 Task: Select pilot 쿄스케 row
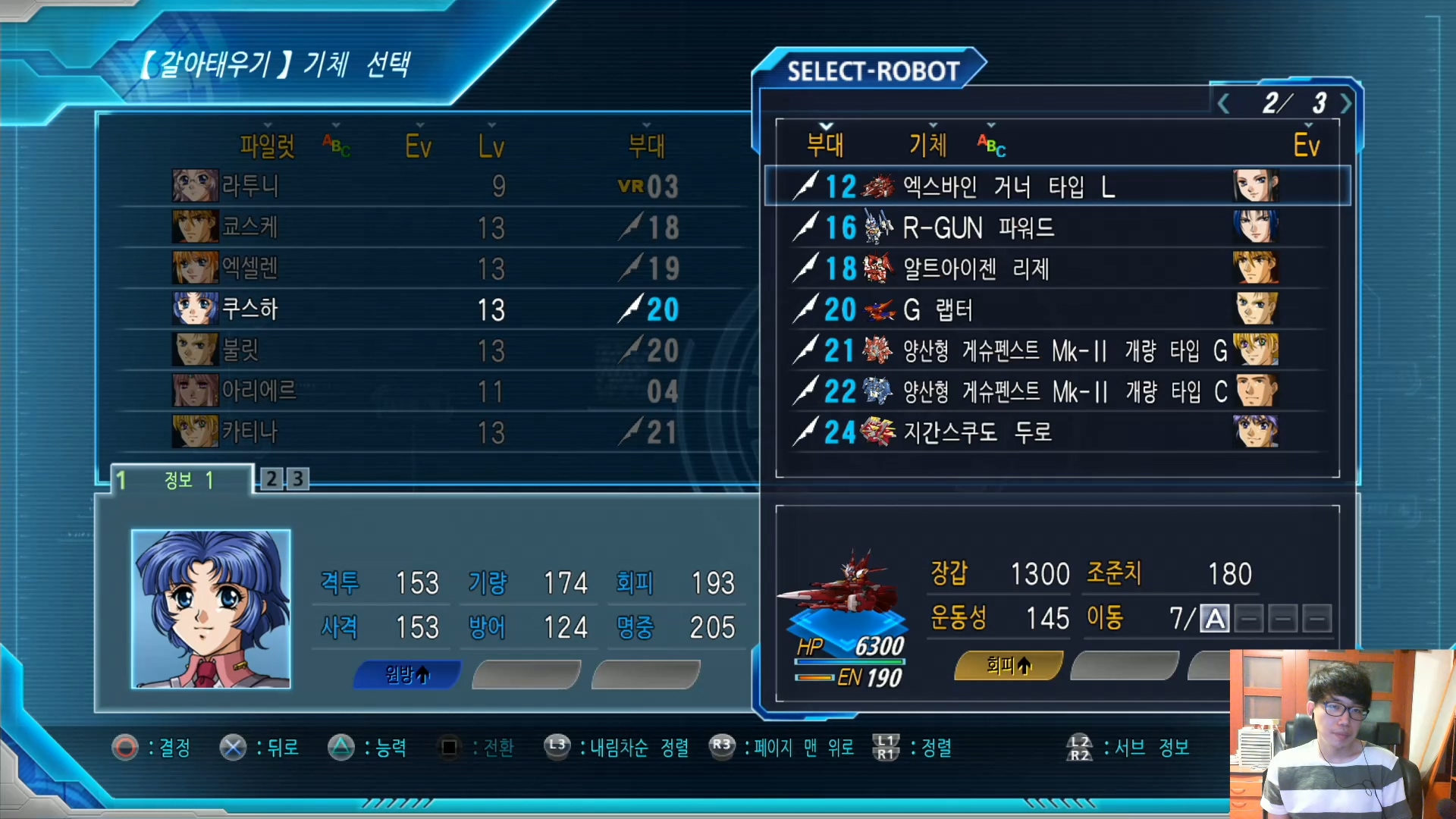tap(425, 227)
